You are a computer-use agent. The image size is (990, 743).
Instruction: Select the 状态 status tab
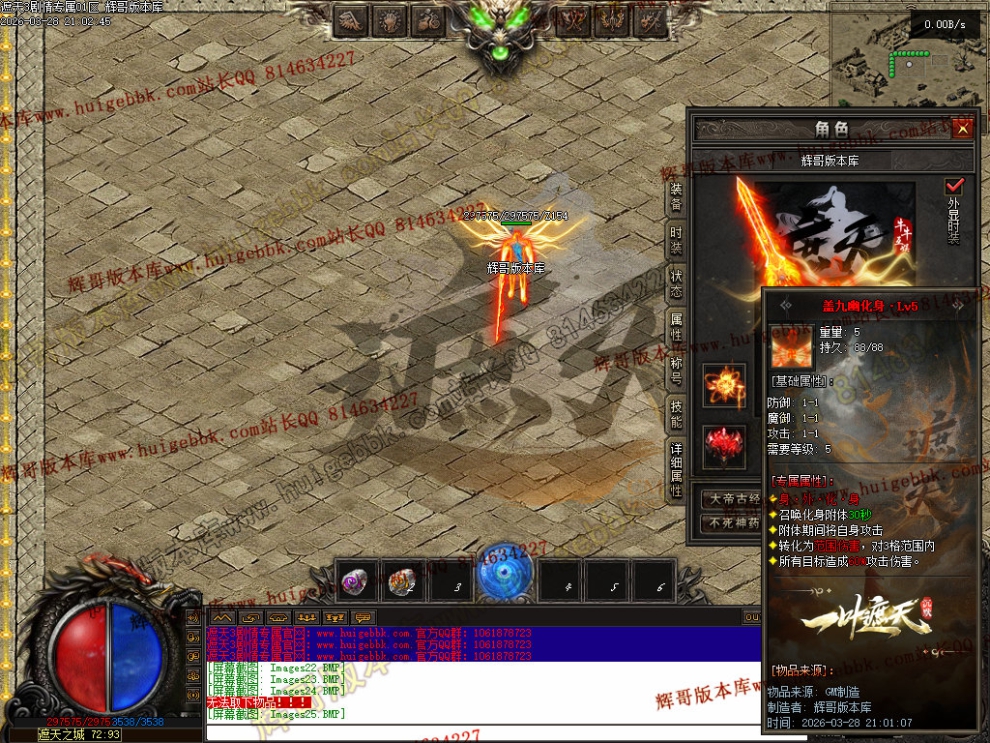(676, 284)
